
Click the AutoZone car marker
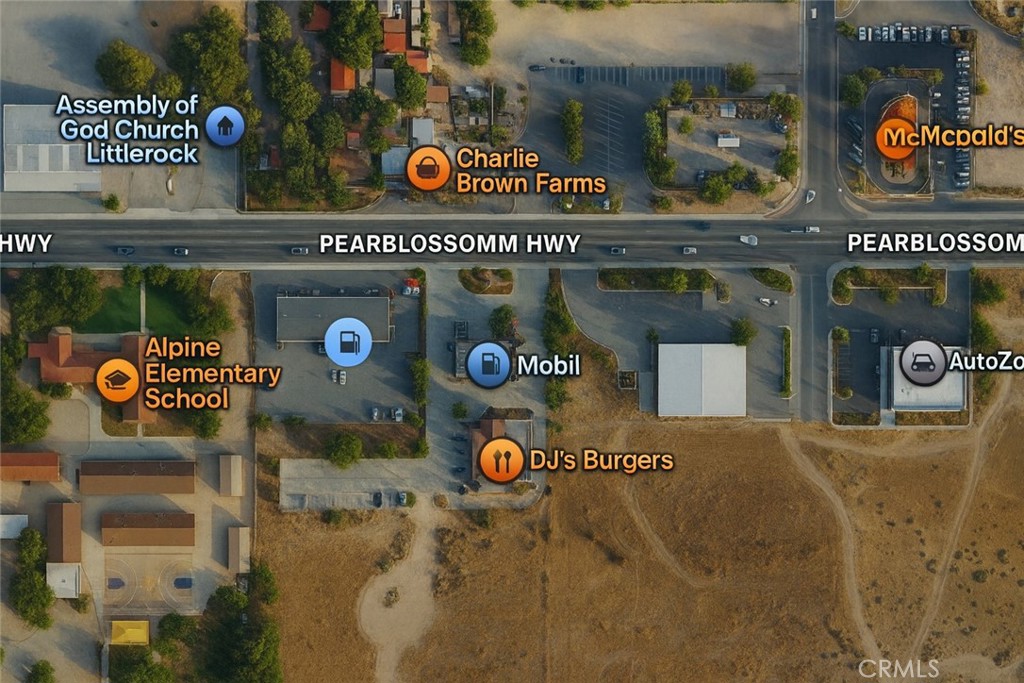tap(922, 362)
